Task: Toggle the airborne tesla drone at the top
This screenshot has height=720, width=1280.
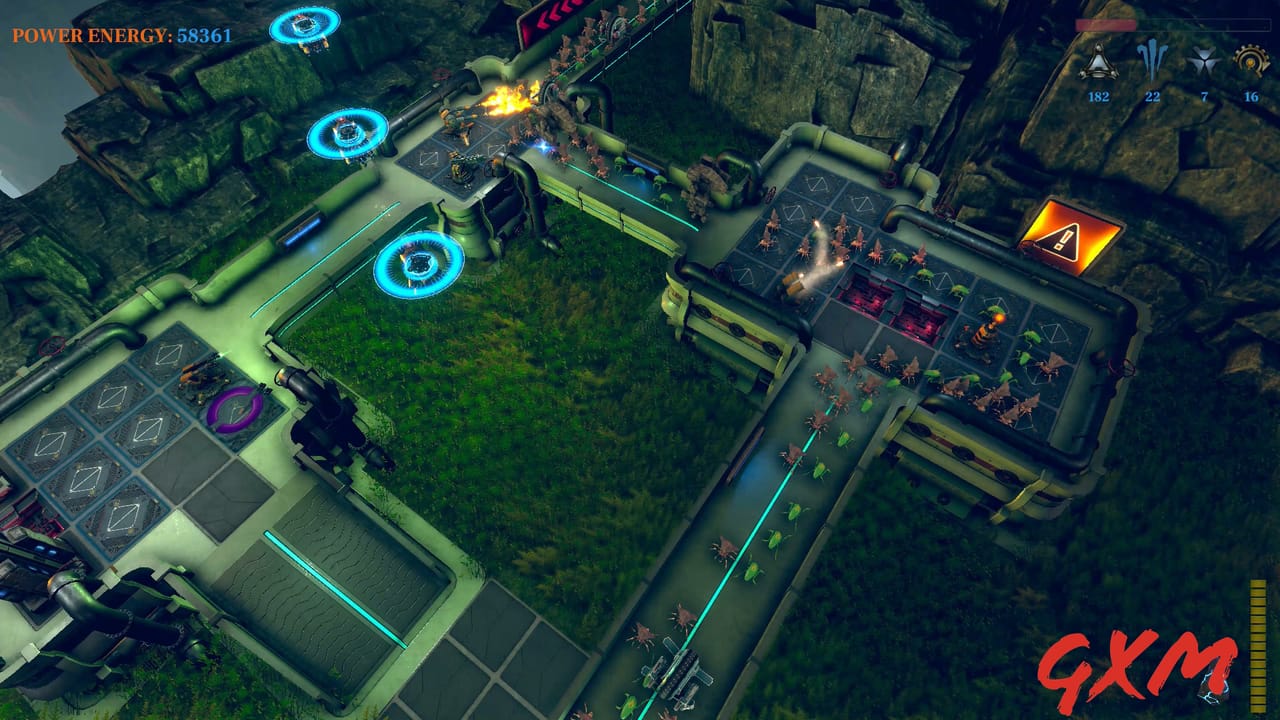Action: click(305, 25)
